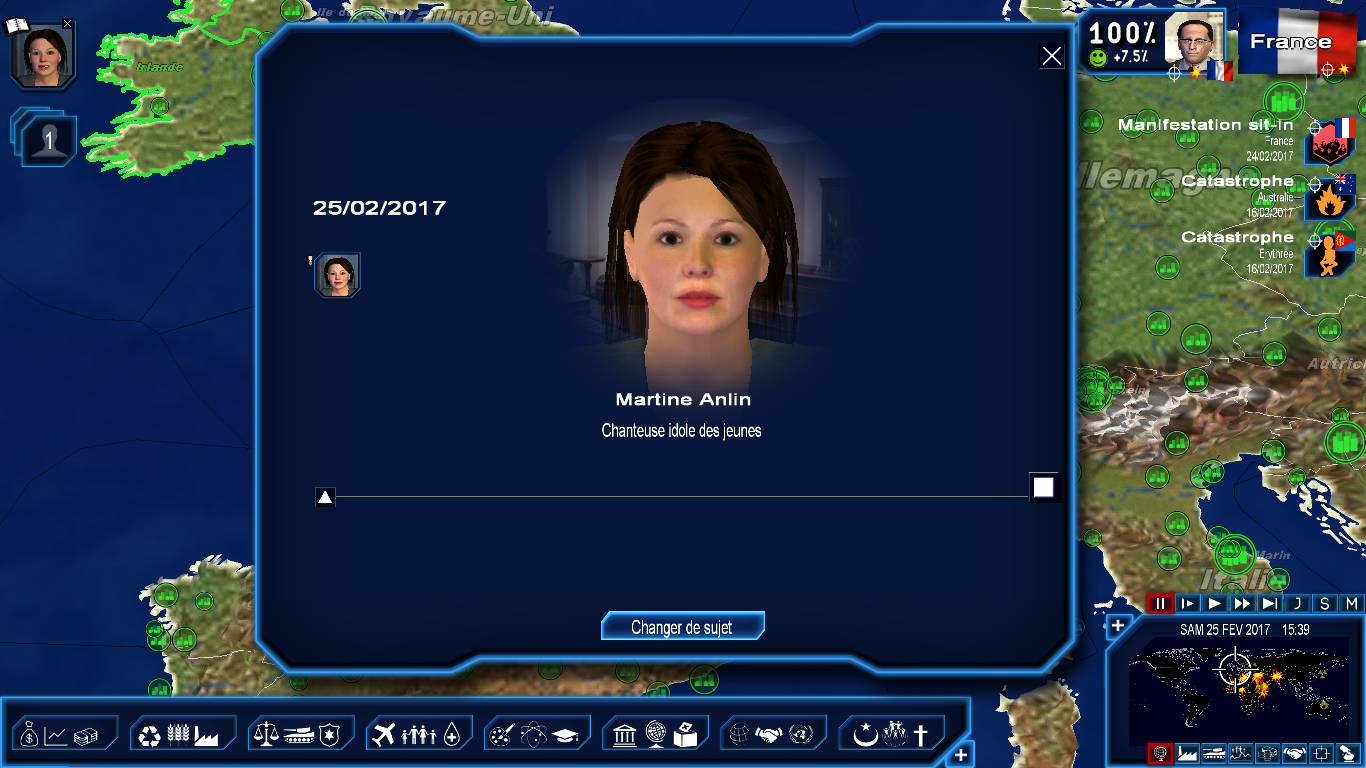Open the religion menu group with crescent and cross
Image resolution: width=1366 pixels, height=768 pixels.
(x=891, y=735)
